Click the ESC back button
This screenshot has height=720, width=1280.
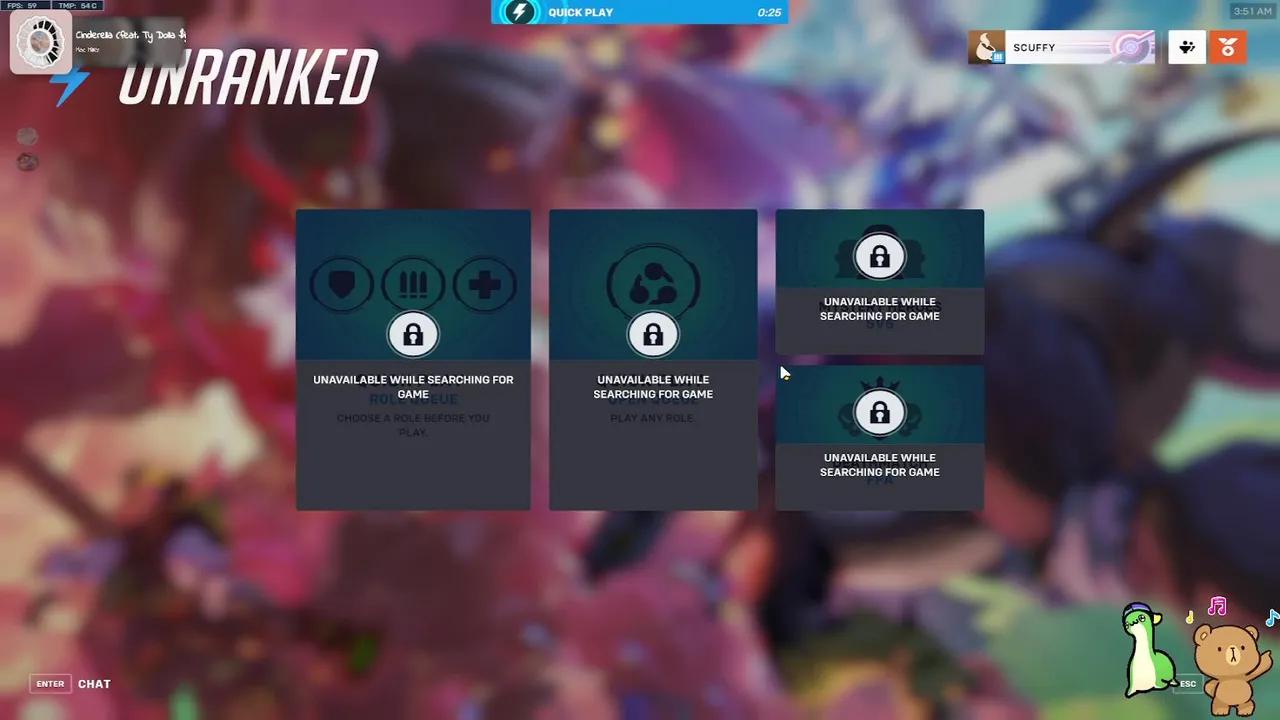tap(1187, 684)
